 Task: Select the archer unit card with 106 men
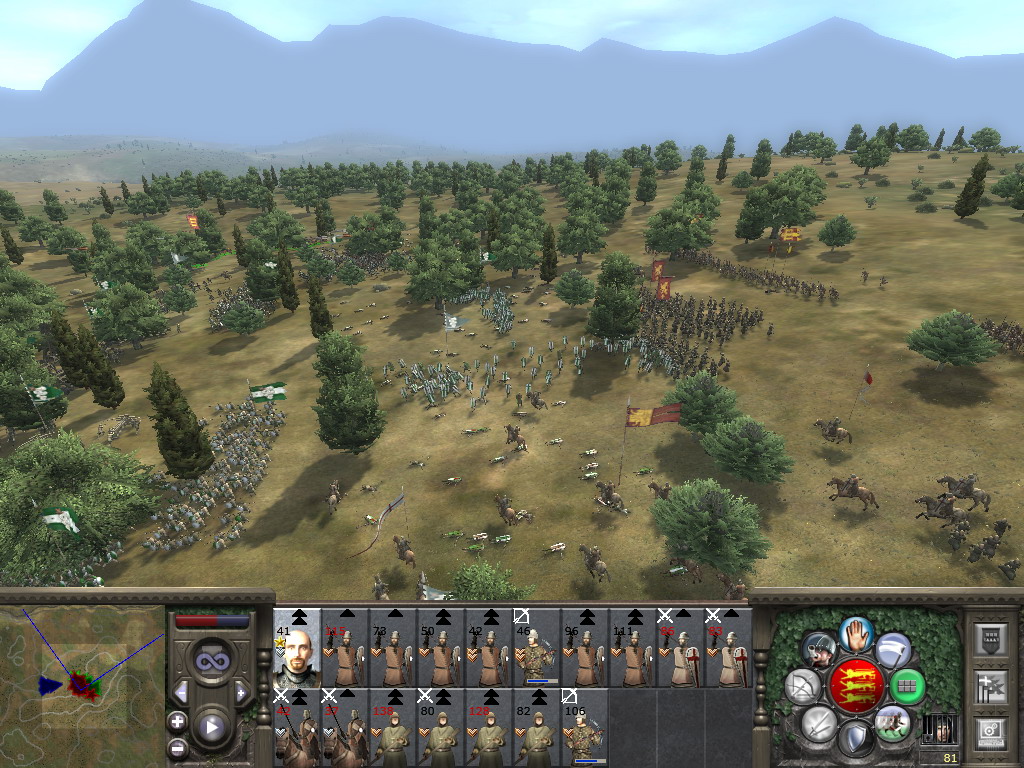pyautogui.click(x=585, y=727)
